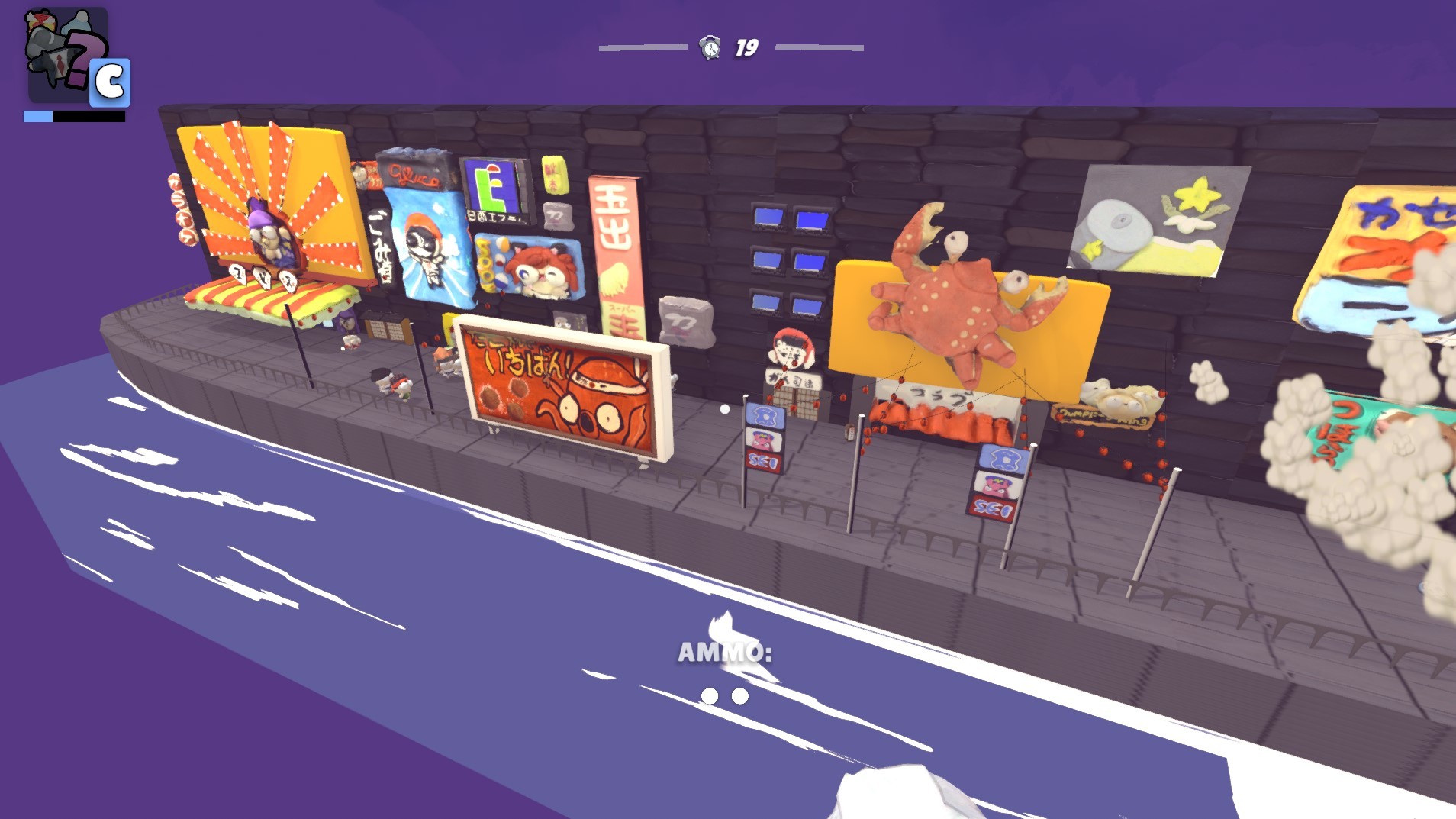Screen dimensions: 1456x819
Task: Click the small white dot near the wall
Action: point(723,411)
